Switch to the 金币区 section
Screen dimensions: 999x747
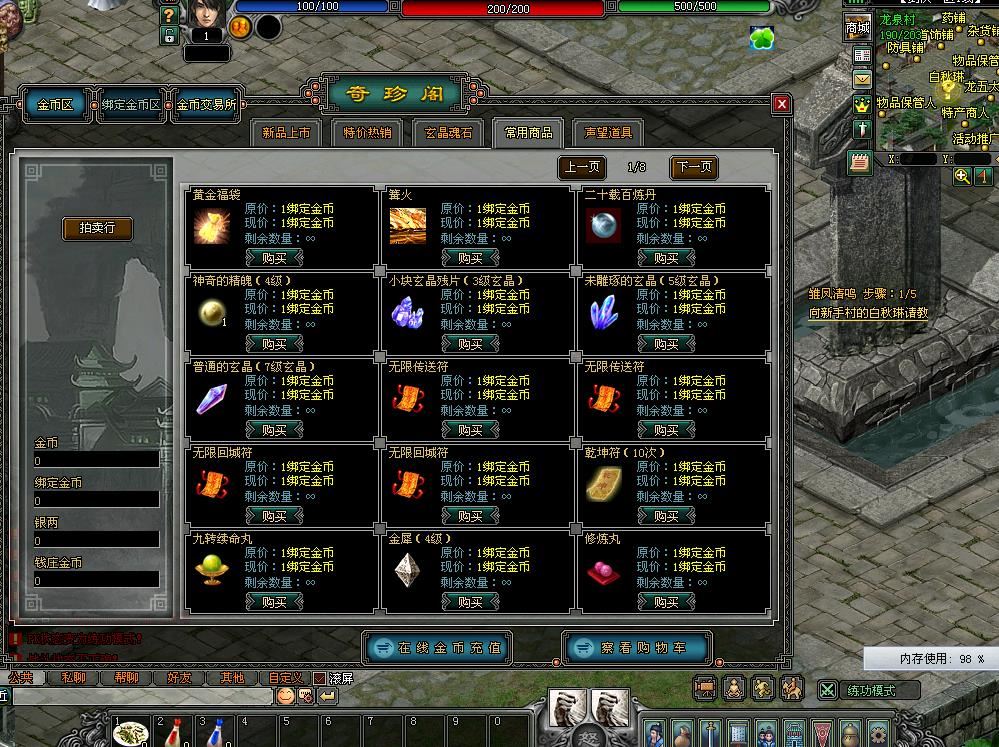point(55,105)
